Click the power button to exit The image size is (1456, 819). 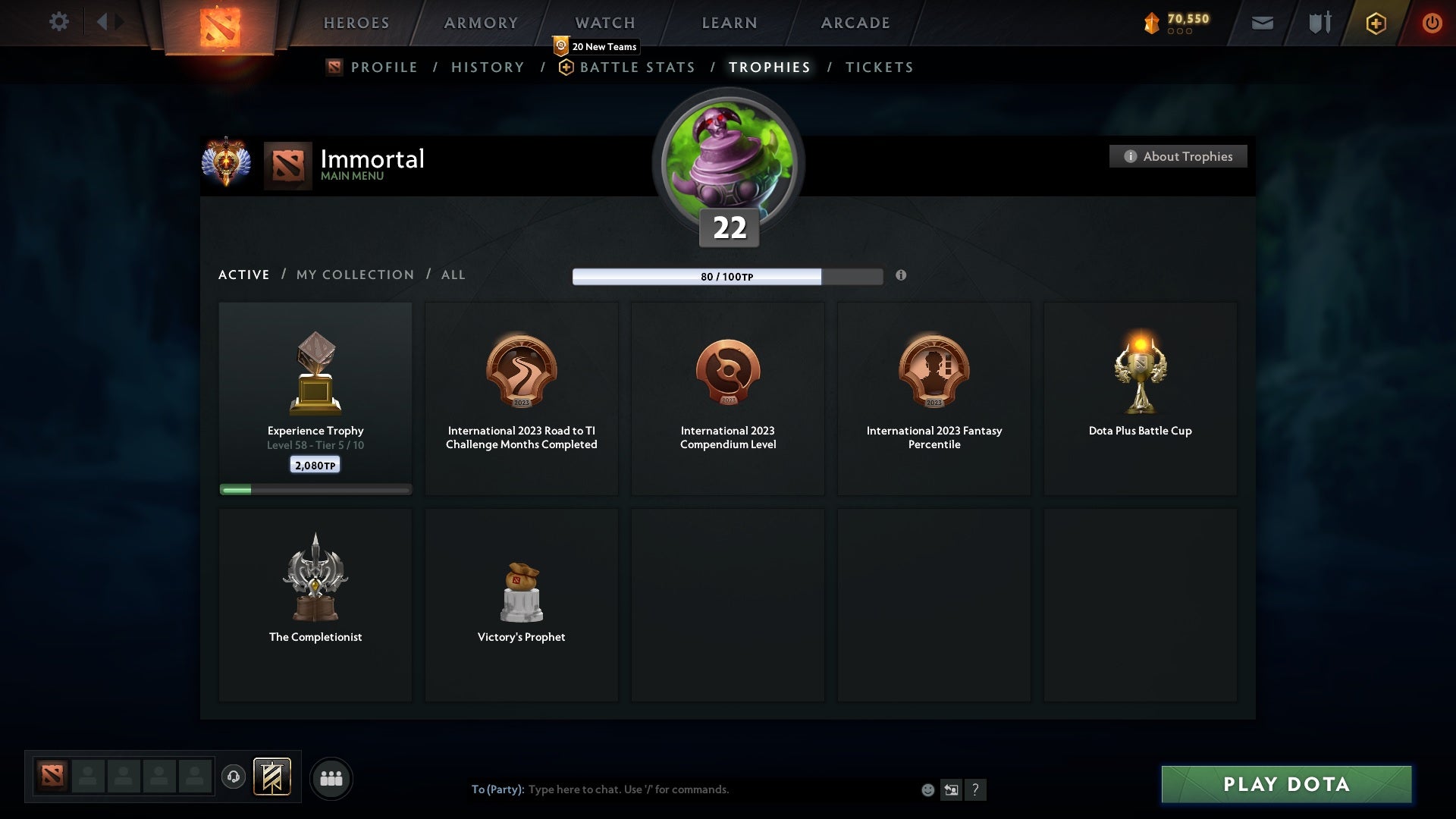(x=1432, y=23)
